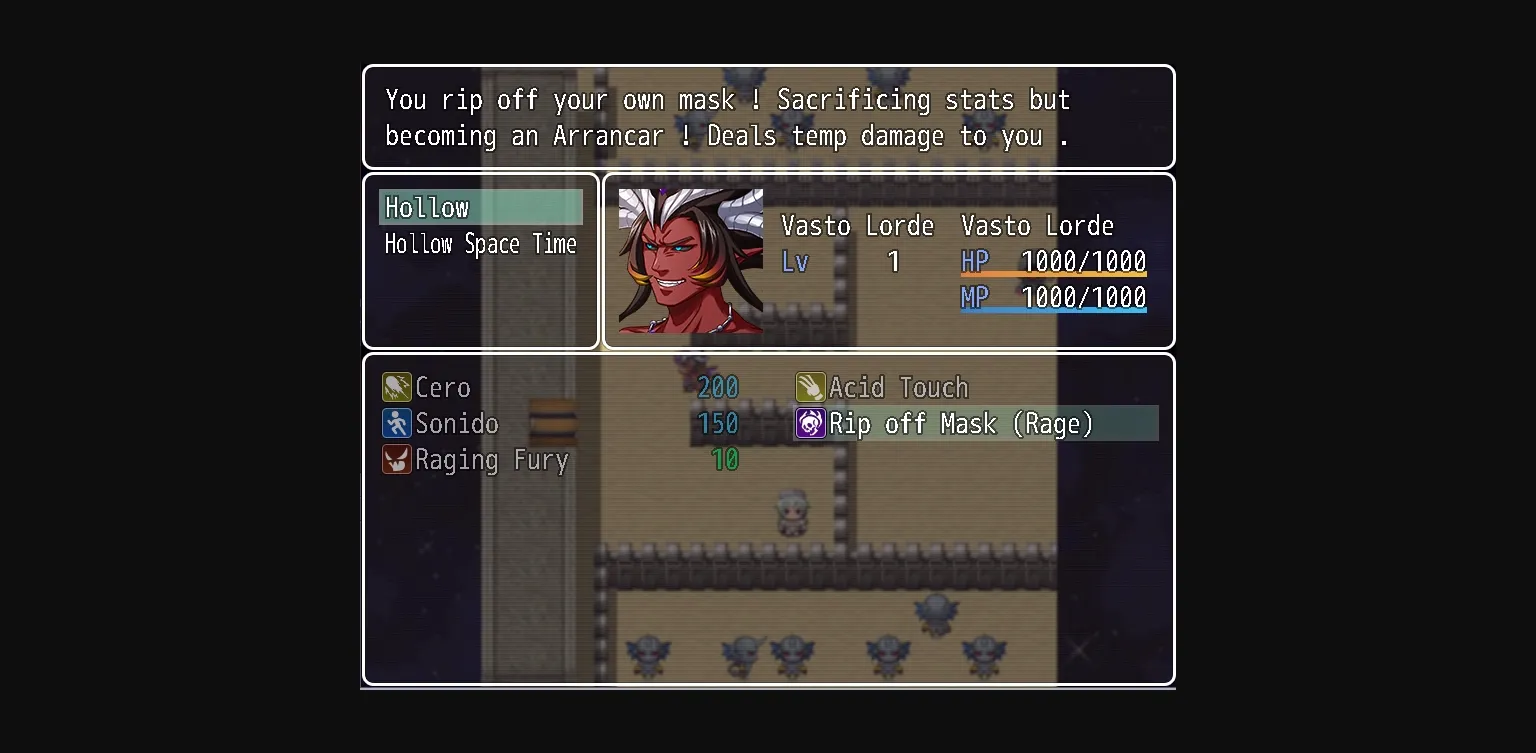
Task: Select the Rip off Mask skull icon
Action: (x=809, y=423)
